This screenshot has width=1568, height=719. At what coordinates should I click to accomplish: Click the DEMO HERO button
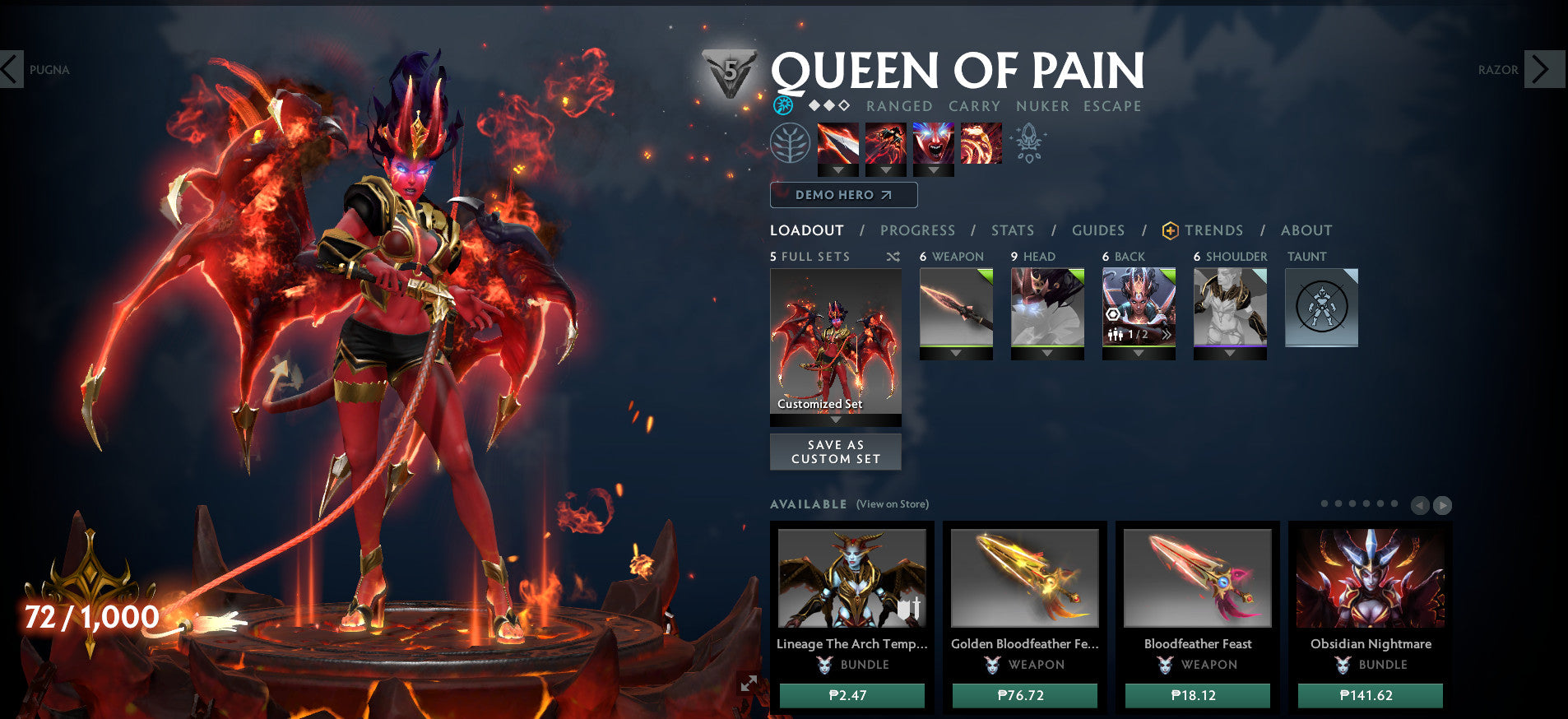(x=842, y=195)
